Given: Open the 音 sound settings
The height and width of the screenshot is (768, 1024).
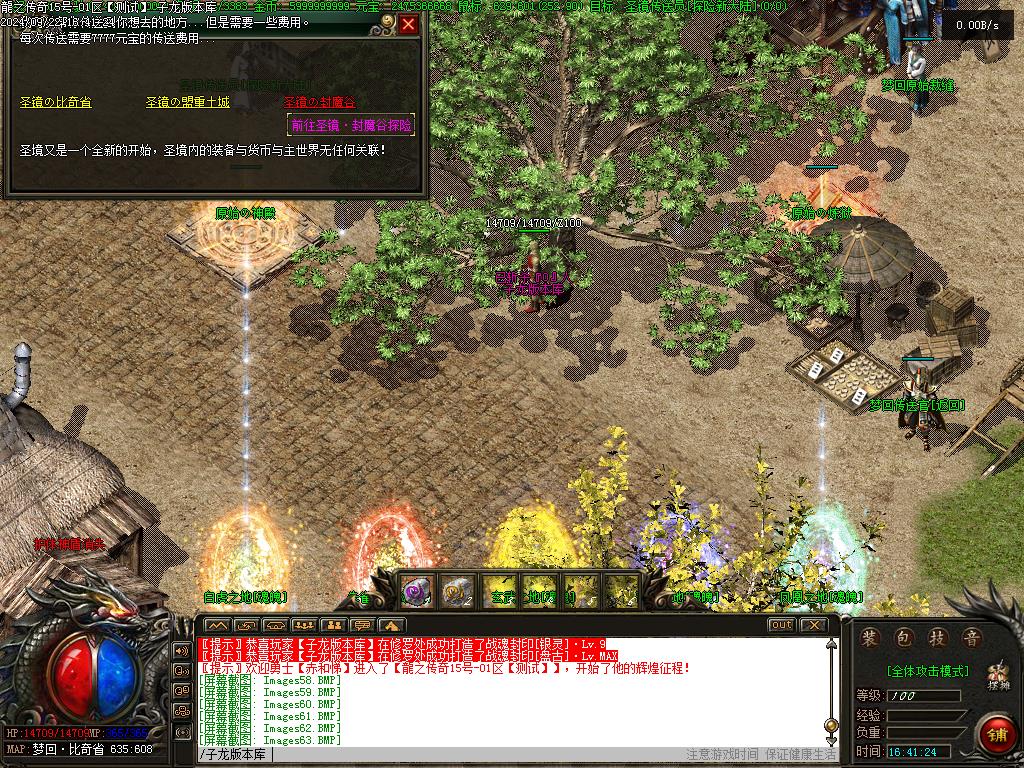Looking at the screenshot, I should [970, 637].
